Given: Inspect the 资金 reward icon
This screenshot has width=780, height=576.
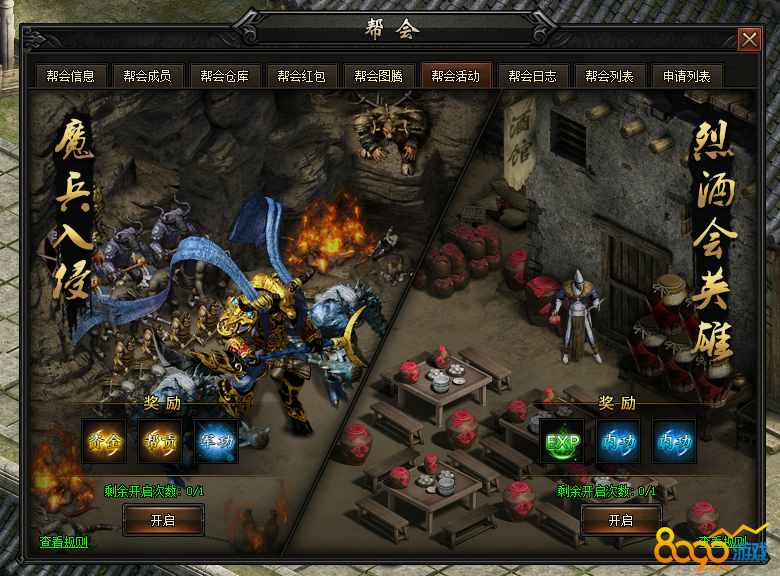Looking at the screenshot, I should pyautogui.click(x=104, y=442).
